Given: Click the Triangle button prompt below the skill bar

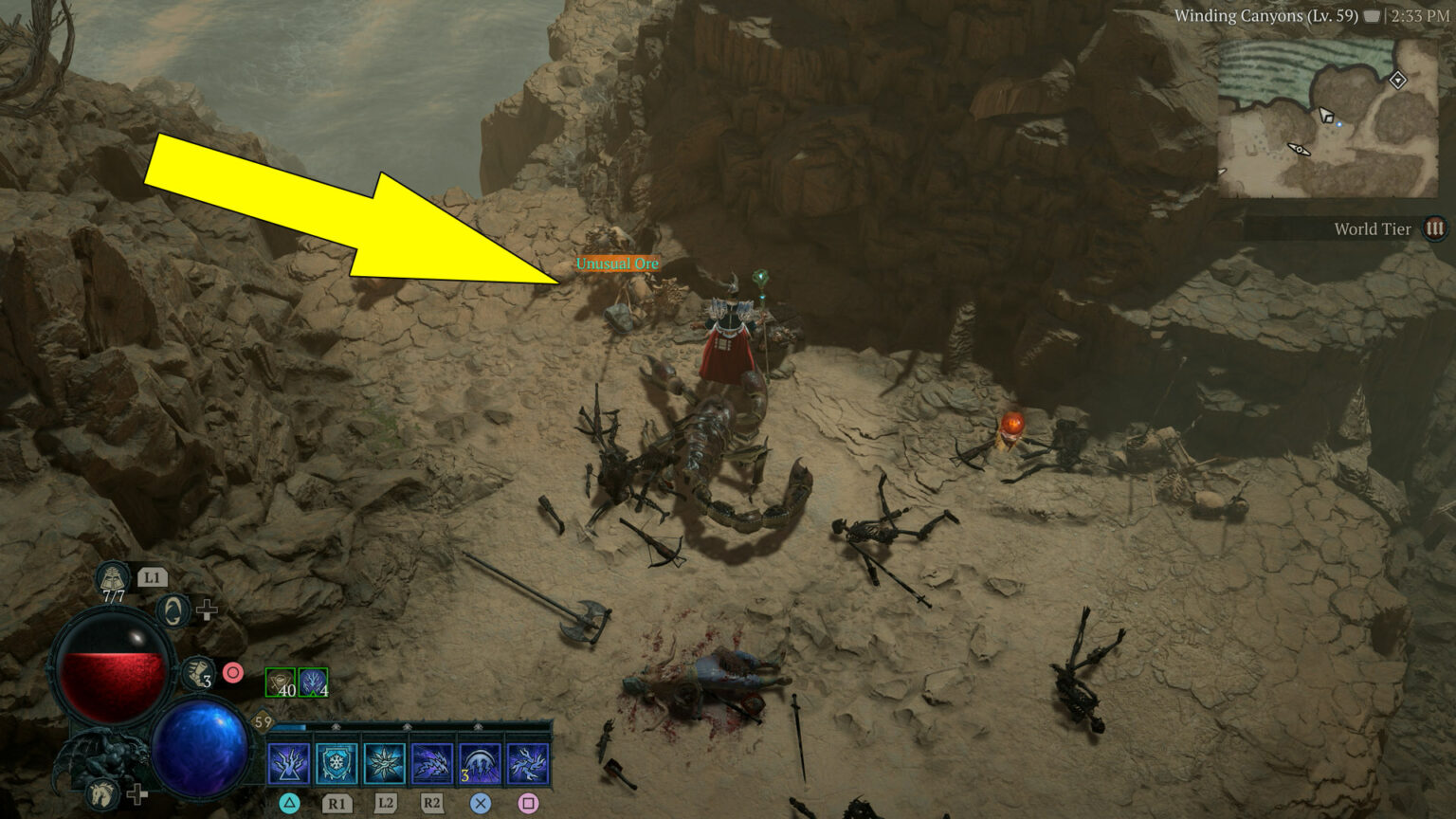Looking at the screenshot, I should coord(290,804).
